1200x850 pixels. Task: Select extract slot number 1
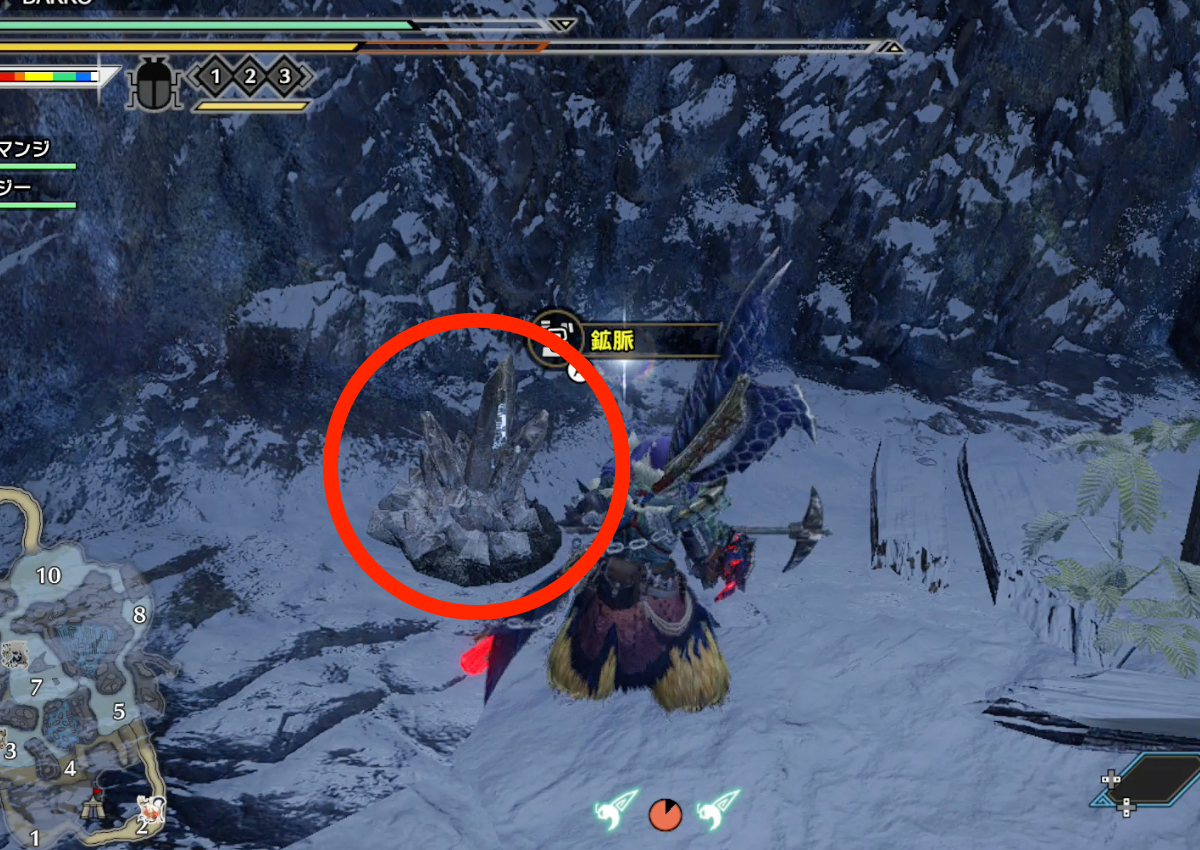215,76
